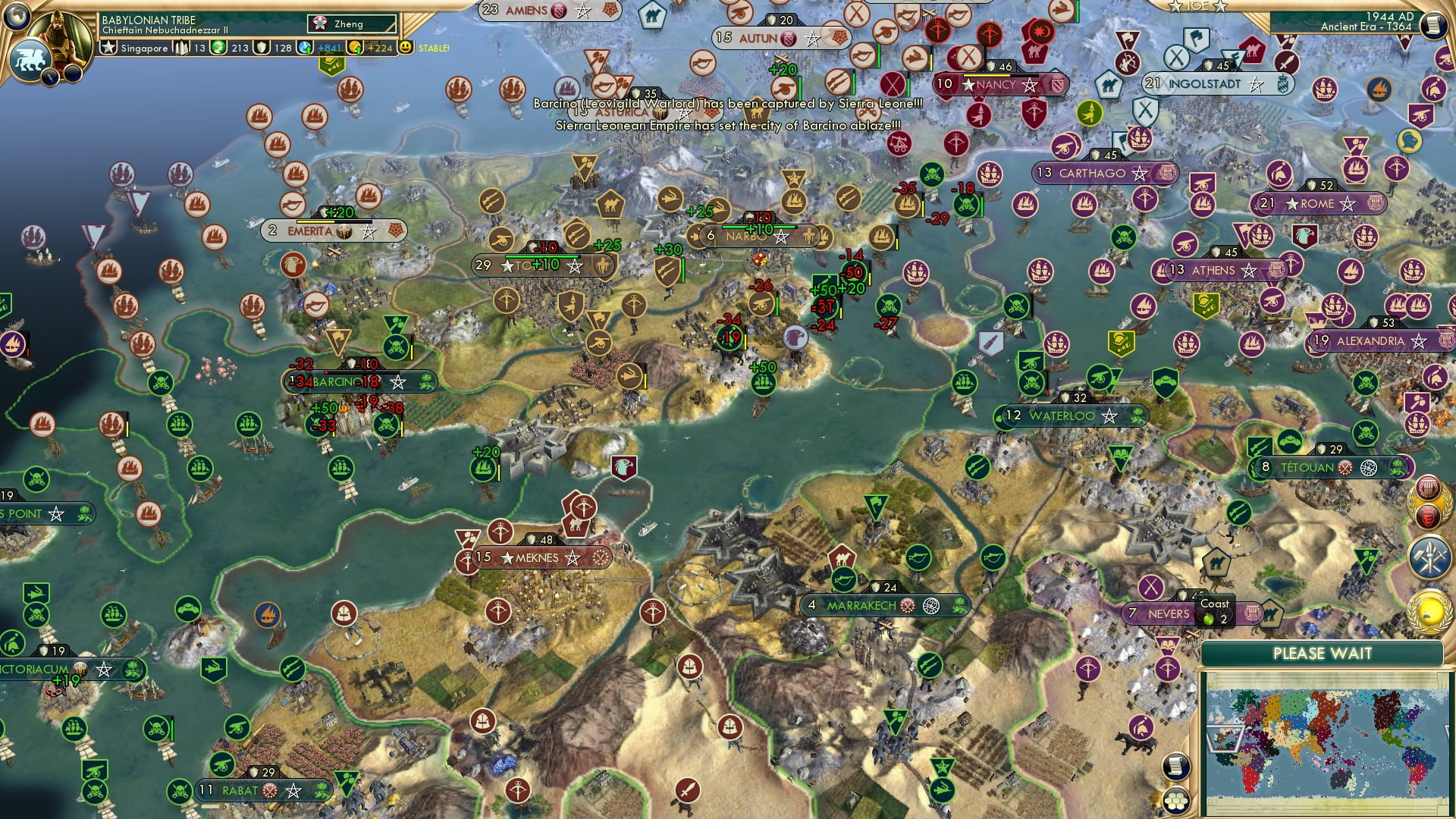This screenshot has width=1456, height=819.
Task: Click the gold coin icon showing +224
Action: click(x=356, y=48)
